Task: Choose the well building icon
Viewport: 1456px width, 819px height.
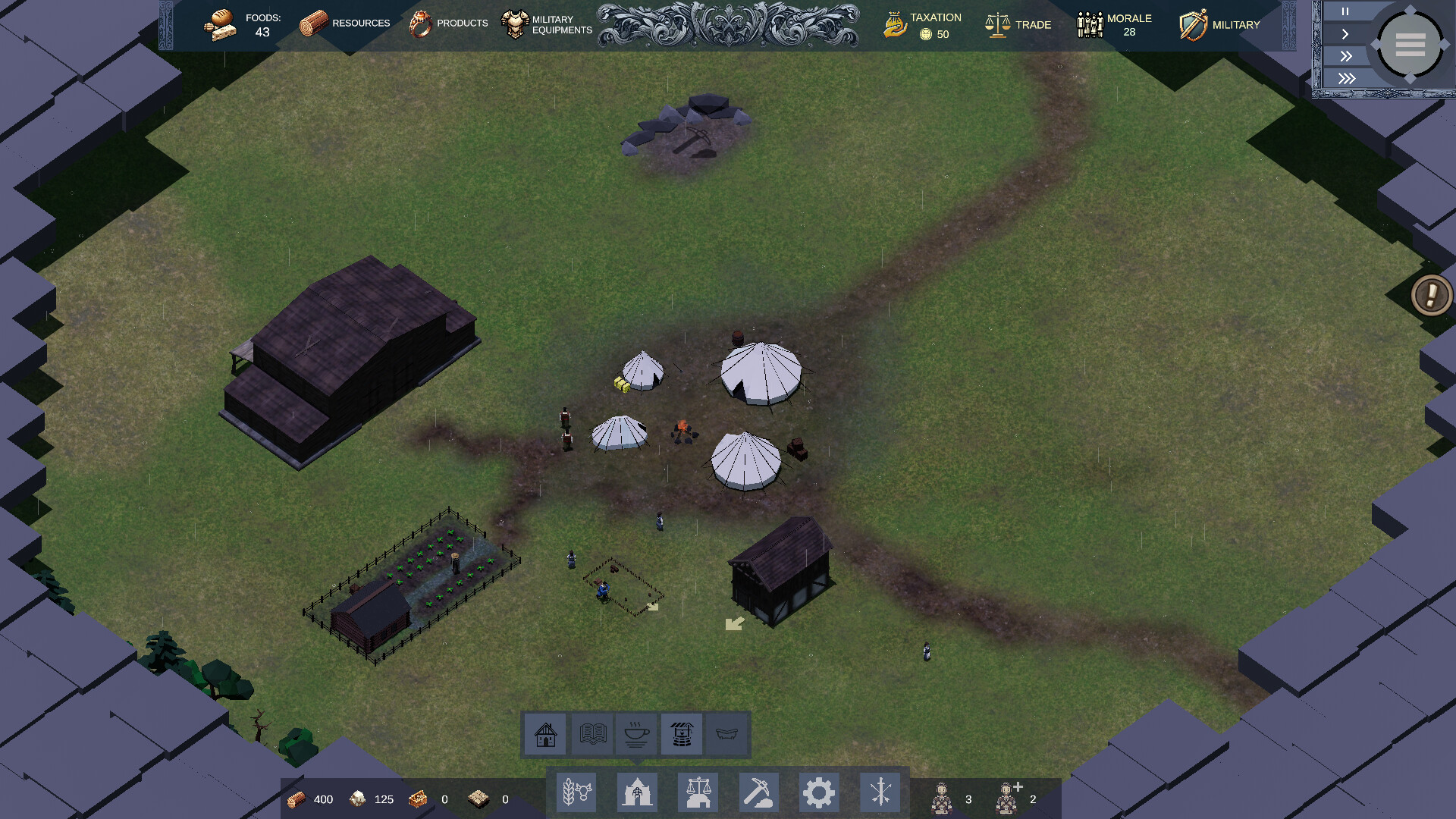Action: coord(681,734)
